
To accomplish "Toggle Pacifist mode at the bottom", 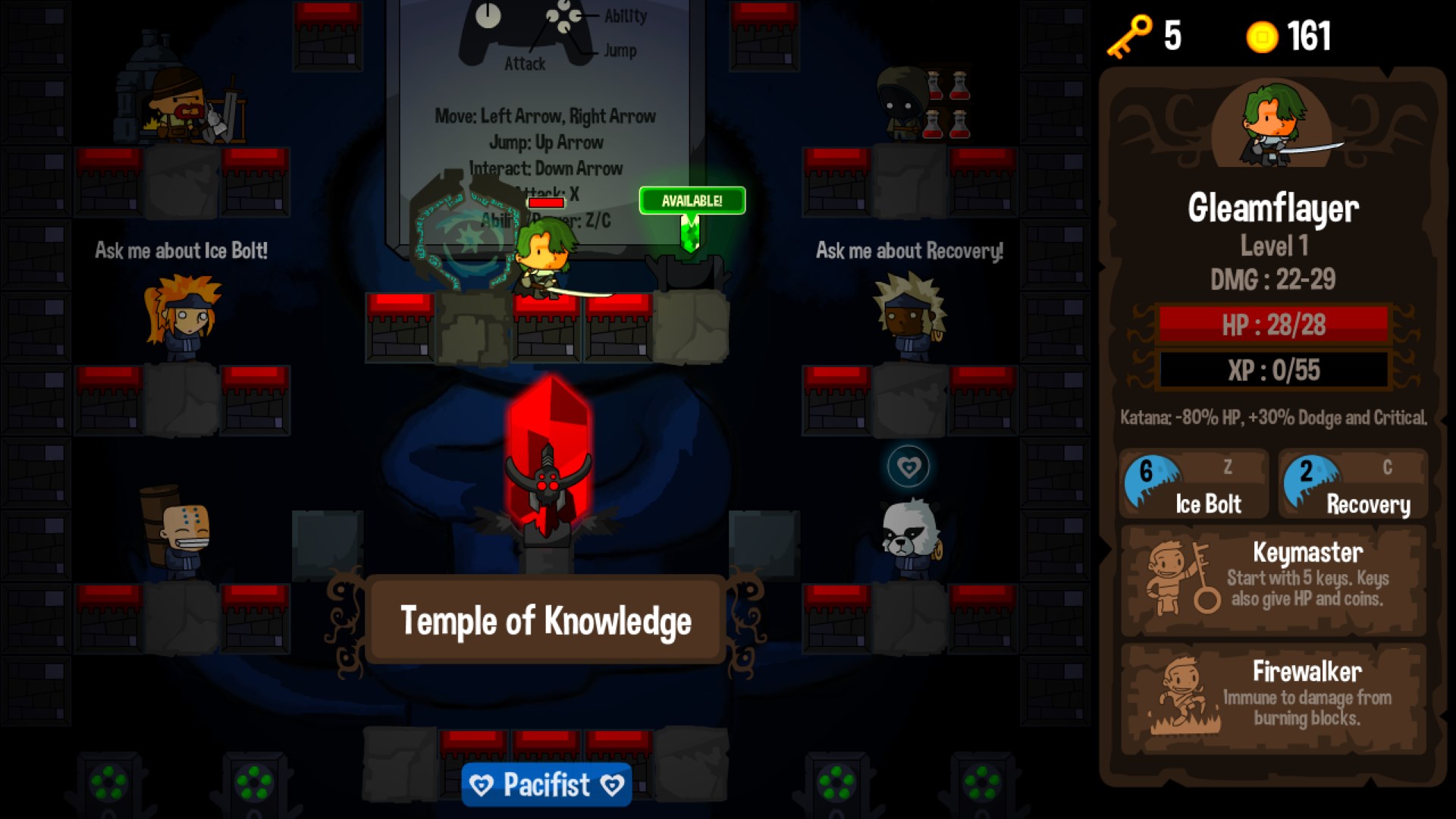I will click(x=545, y=785).
